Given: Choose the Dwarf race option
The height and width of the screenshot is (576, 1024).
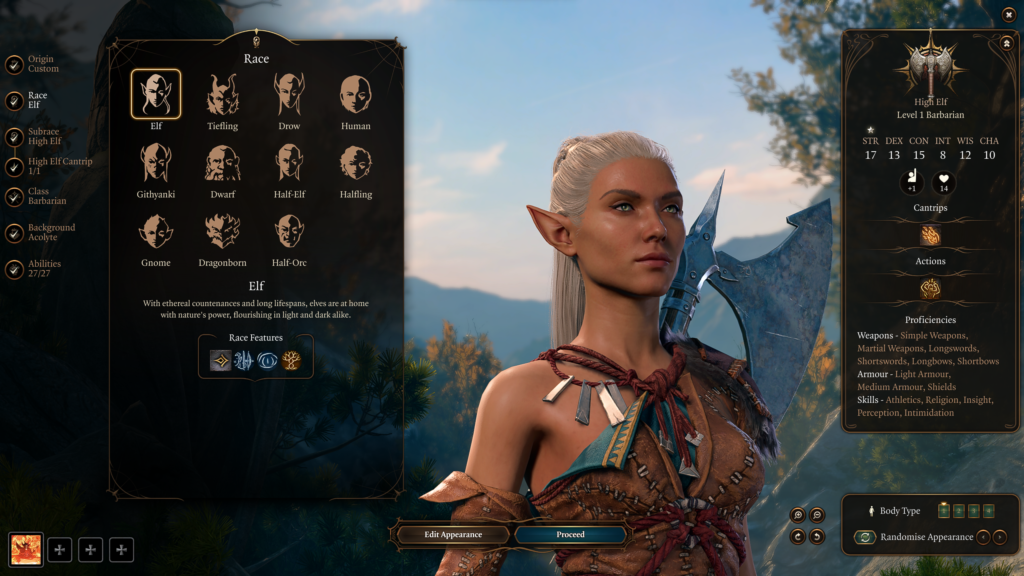Looking at the screenshot, I should (222, 163).
